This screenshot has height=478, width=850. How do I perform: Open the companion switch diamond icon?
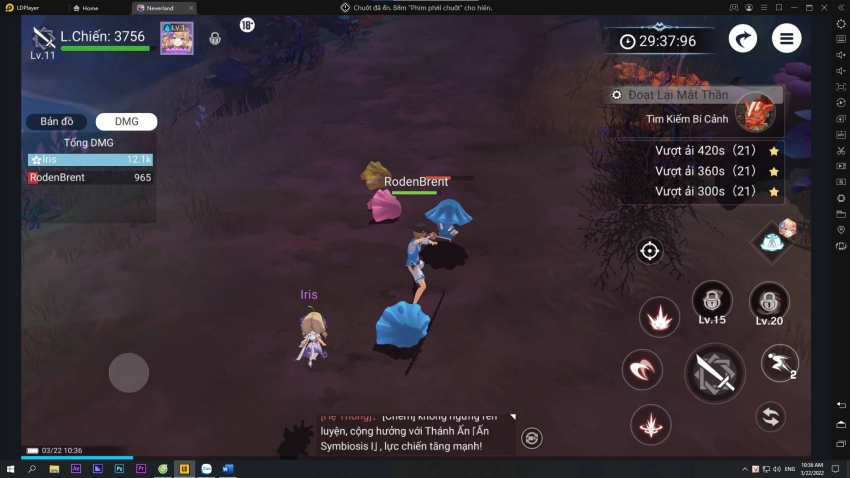[773, 240]
